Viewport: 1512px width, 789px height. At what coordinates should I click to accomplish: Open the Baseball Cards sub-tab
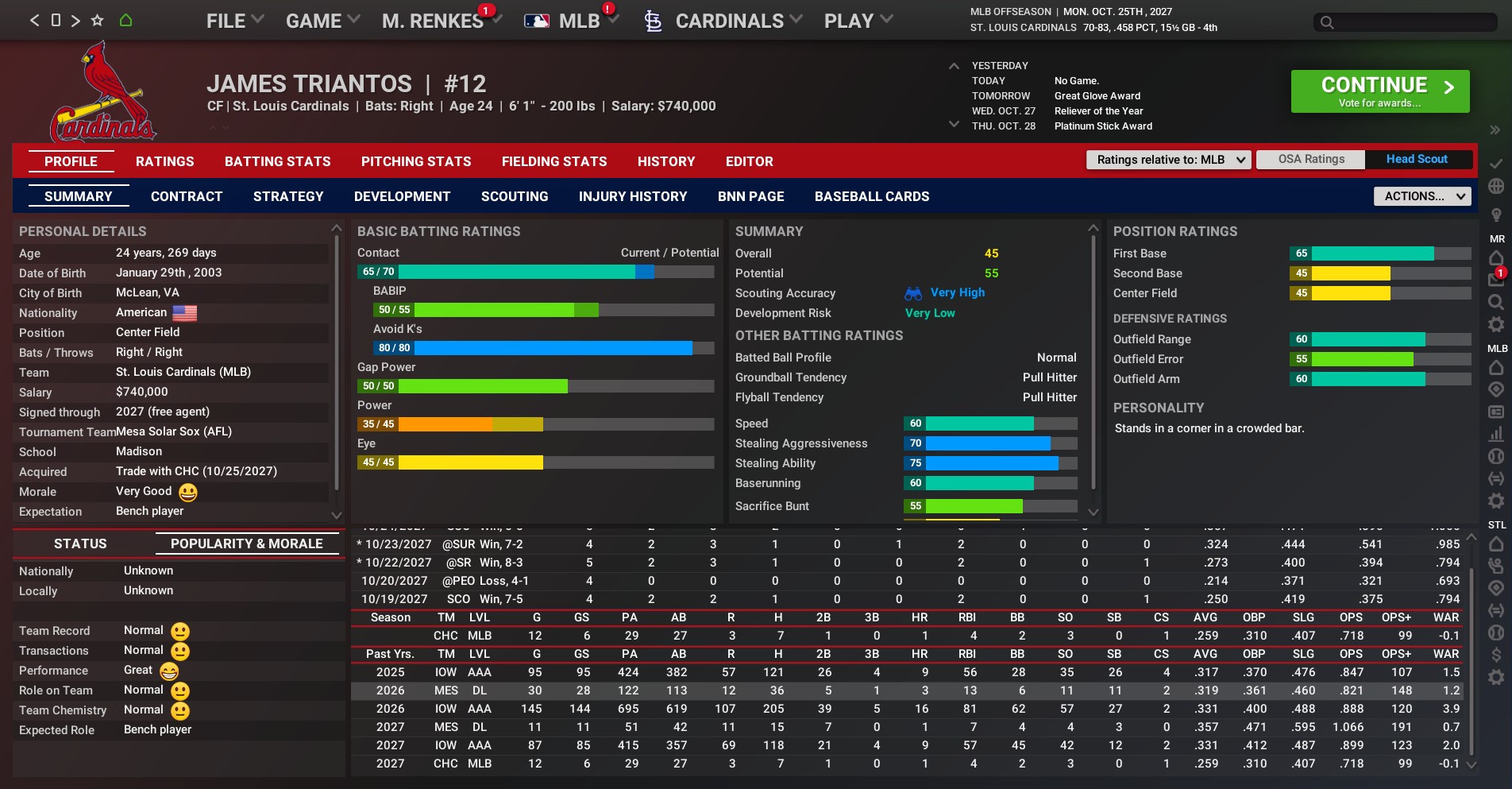tap(871, 196)
